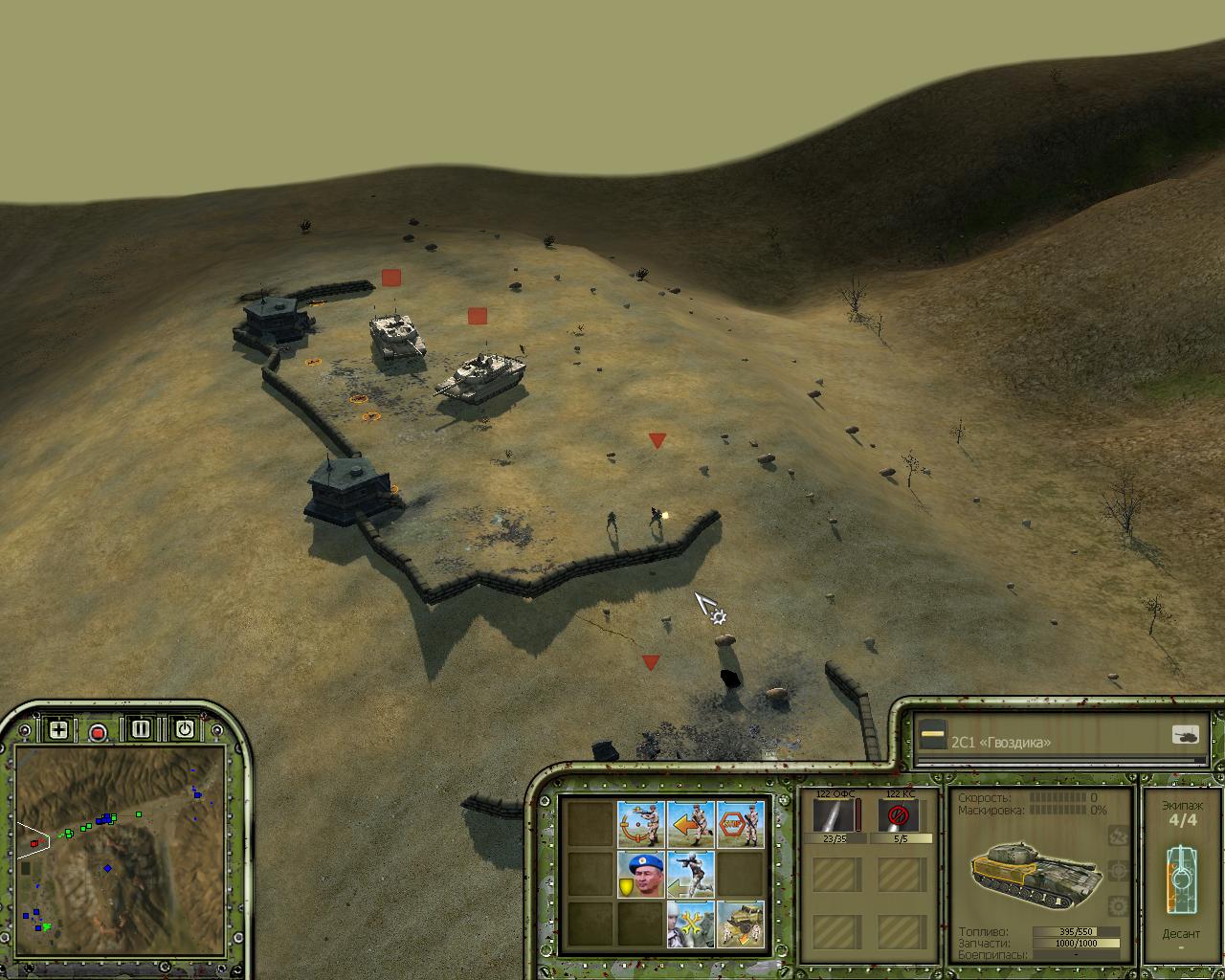Issue the STOP order
This screenshot has width=1225, height=980.
point(741,825)
